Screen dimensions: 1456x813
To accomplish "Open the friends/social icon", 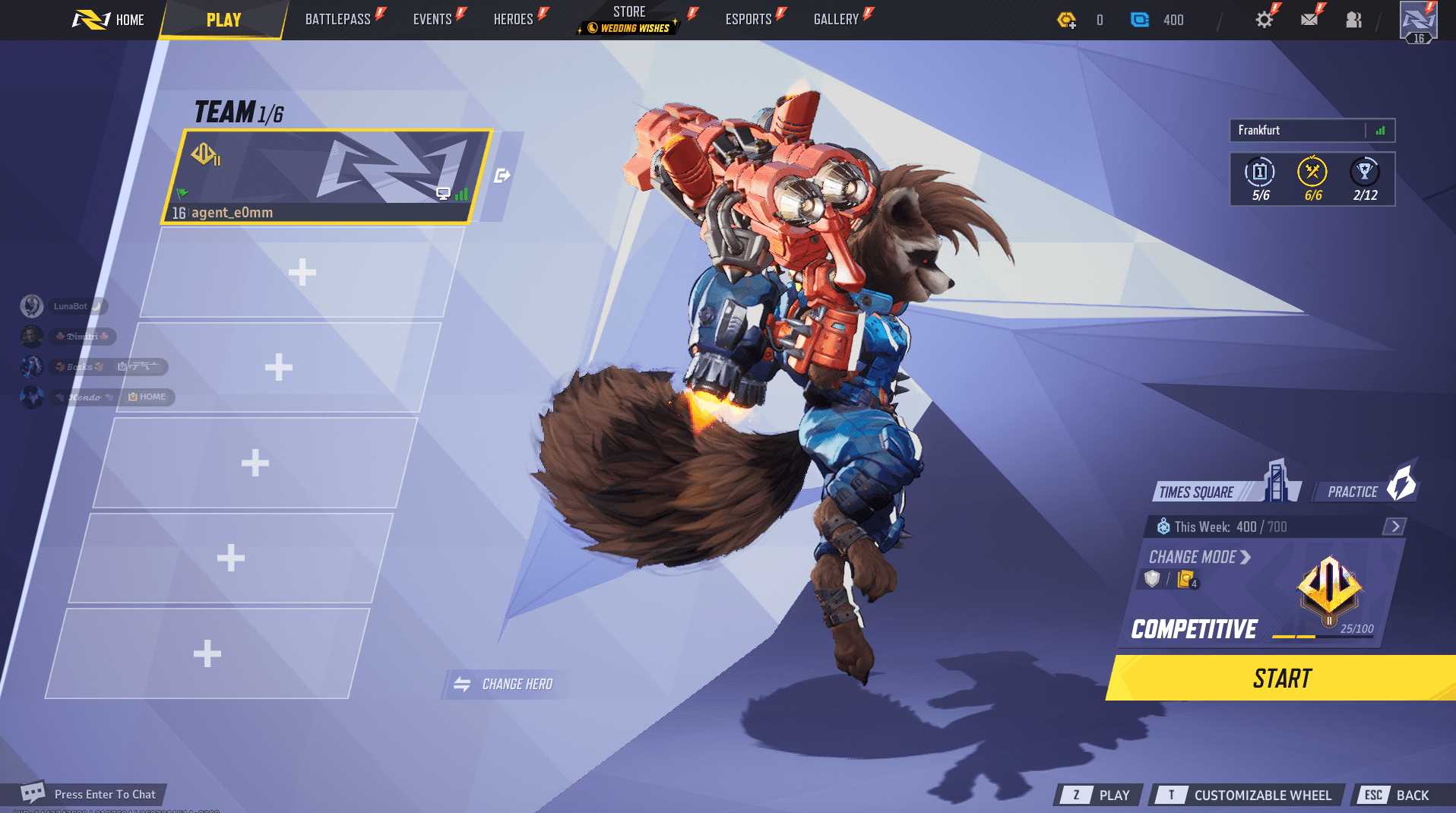I will pyautogui.click(x=1353, y=20).
